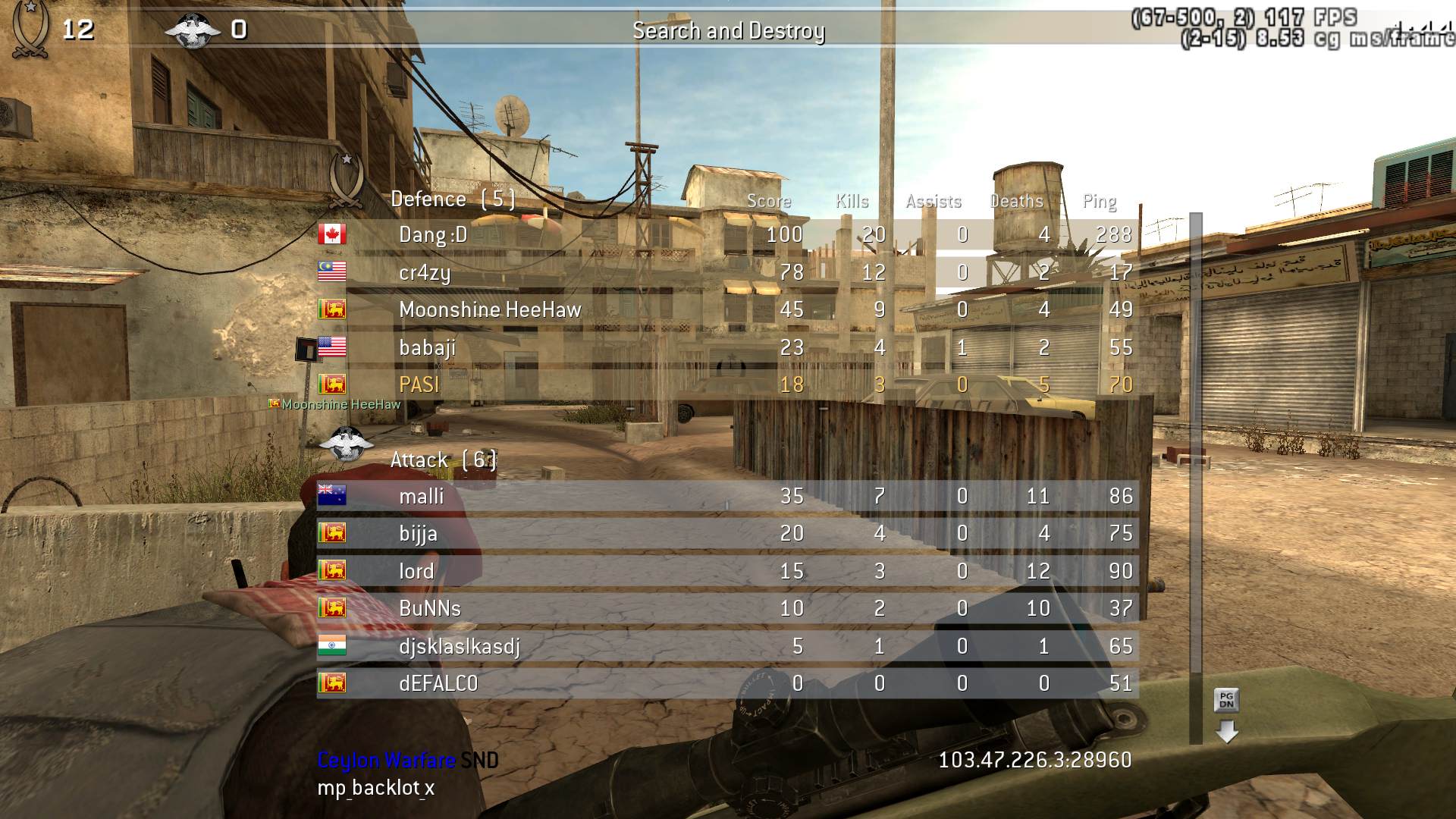Click the dEFALCO player row

point(728,683)
